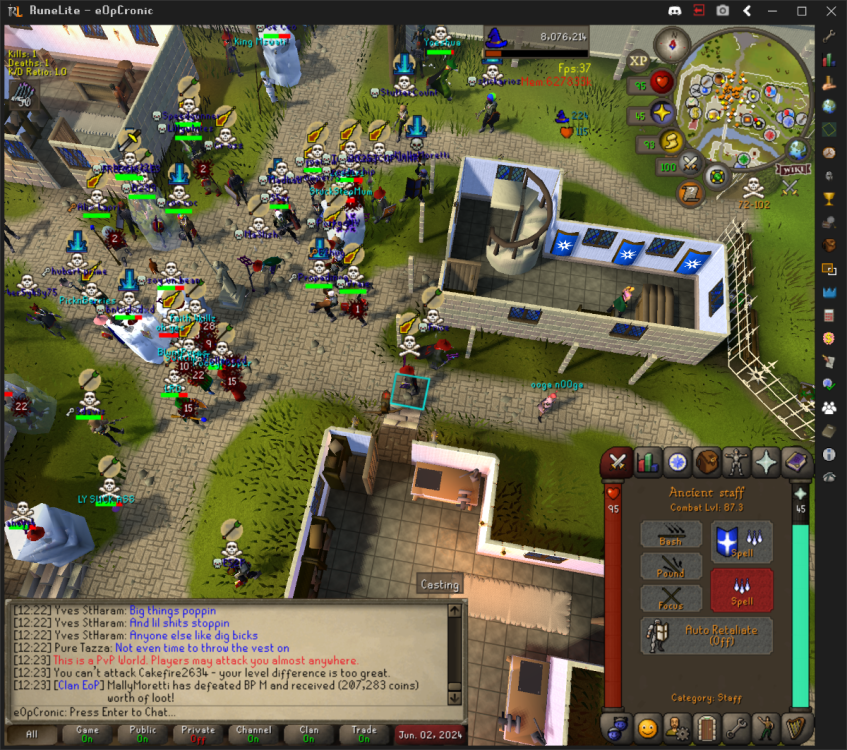Open the Inventory backpack tab
The height and width of the screenshot is (750, 847).
[x=707, y=462]
